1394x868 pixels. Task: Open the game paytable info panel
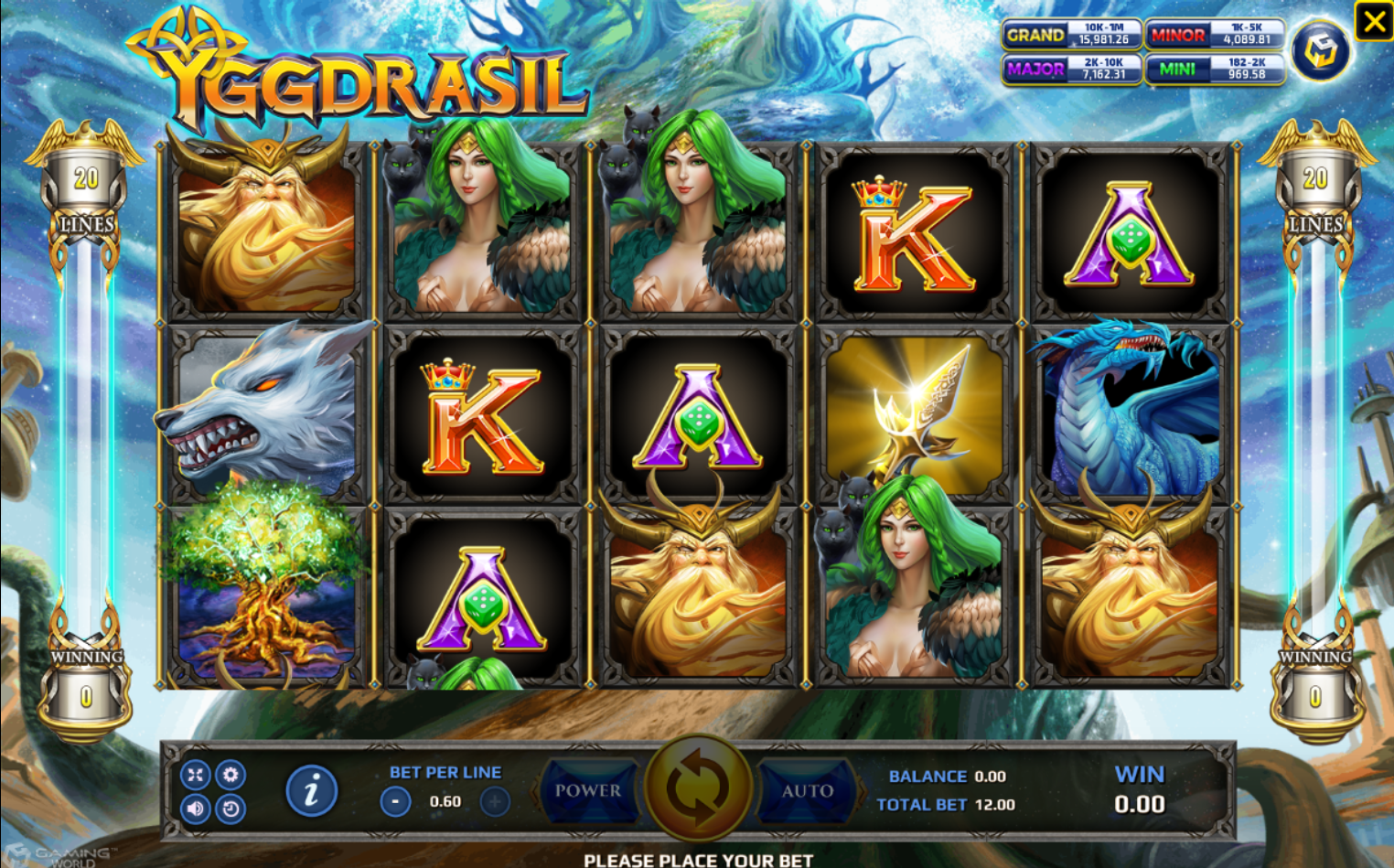coord(311,789)
